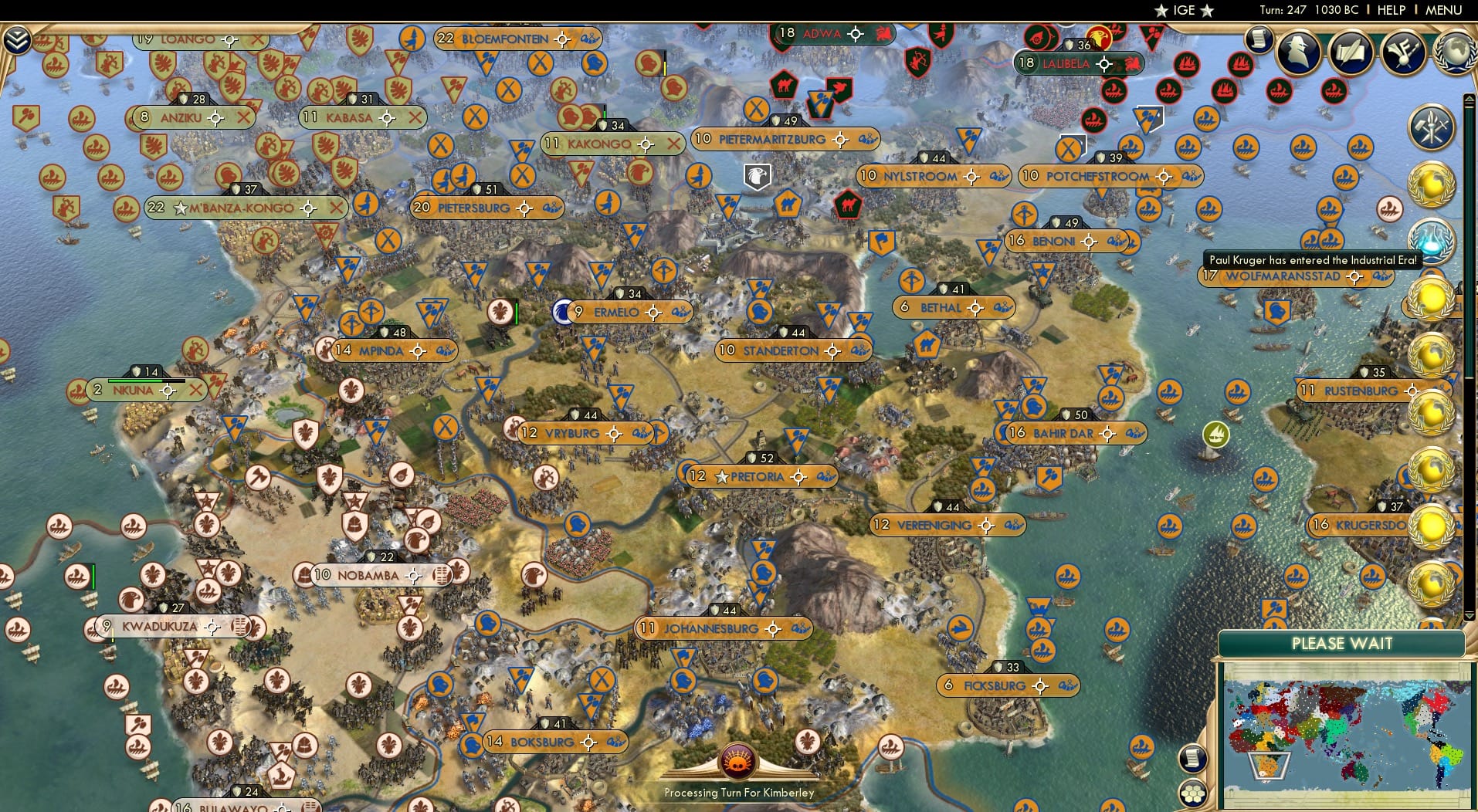The image size is (1478, 812).
Task: Select the Pretoria city banner
Action: click(761, 476)
